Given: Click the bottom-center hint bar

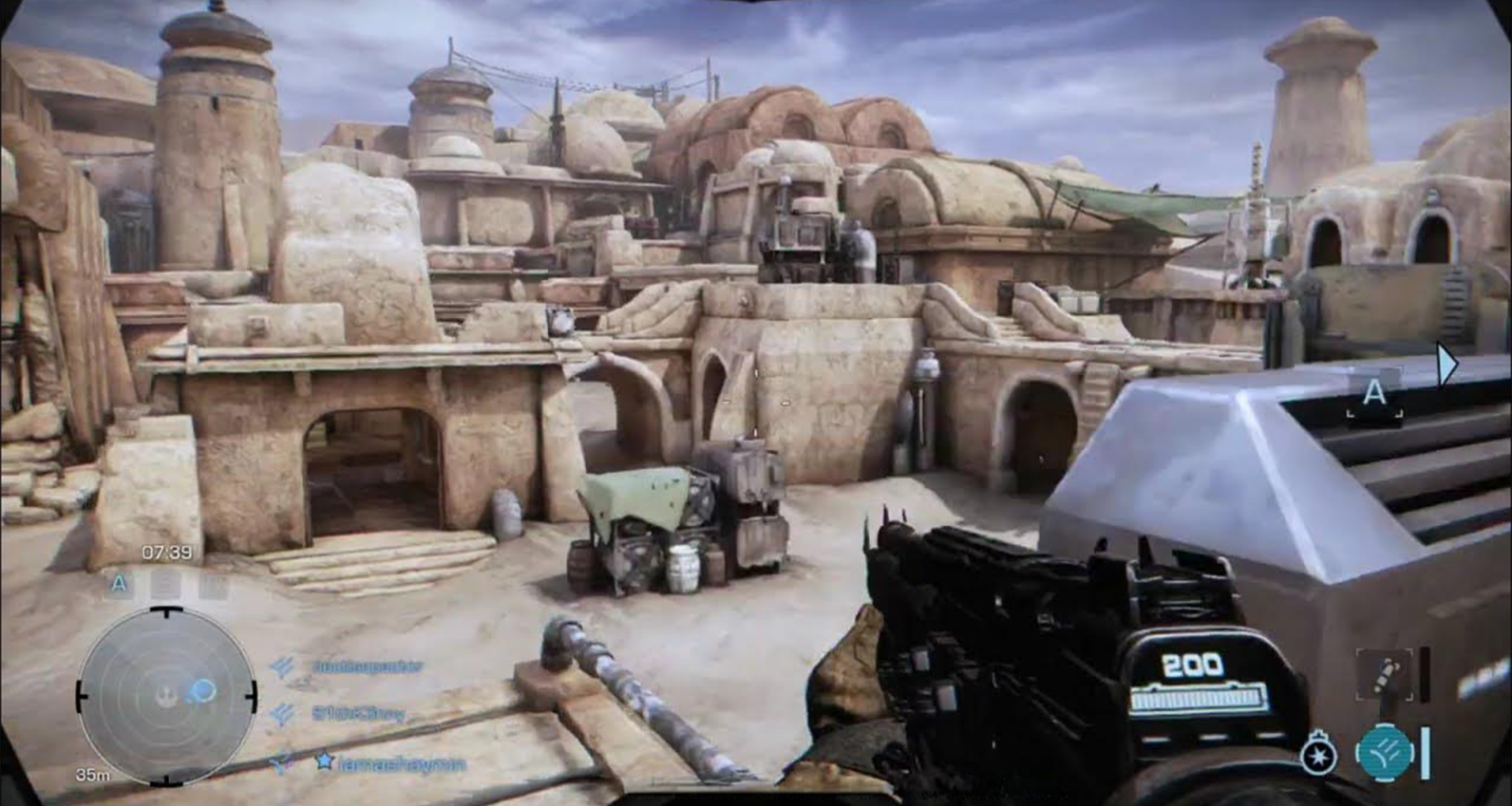Looking at the screenshot, I should point(756,797).
